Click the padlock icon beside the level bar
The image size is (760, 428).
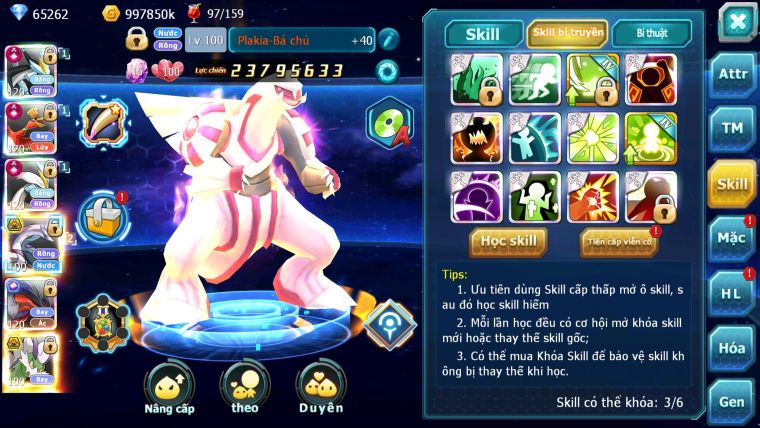[137, 40]
